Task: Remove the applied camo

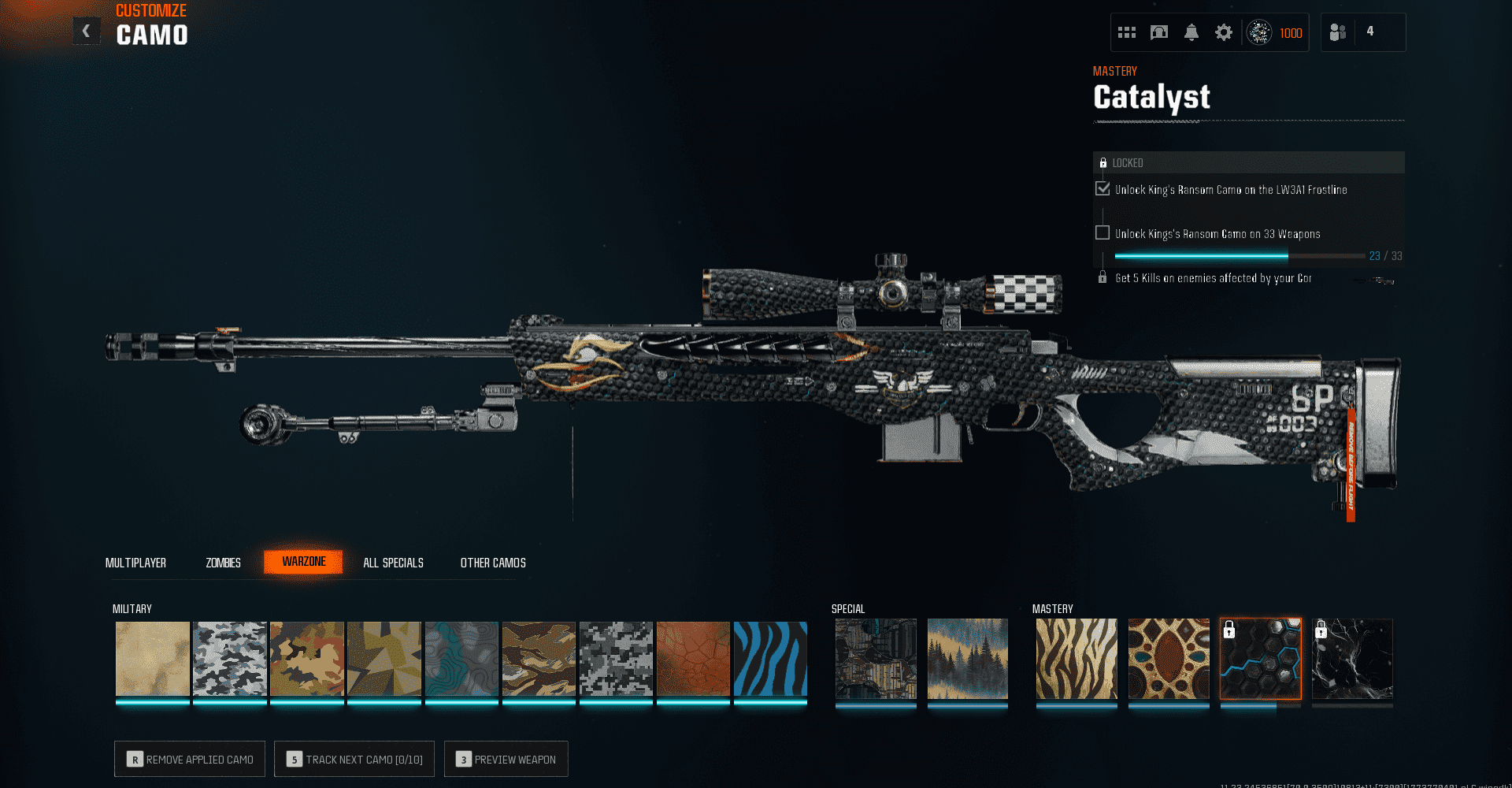Action: (190, 759)
